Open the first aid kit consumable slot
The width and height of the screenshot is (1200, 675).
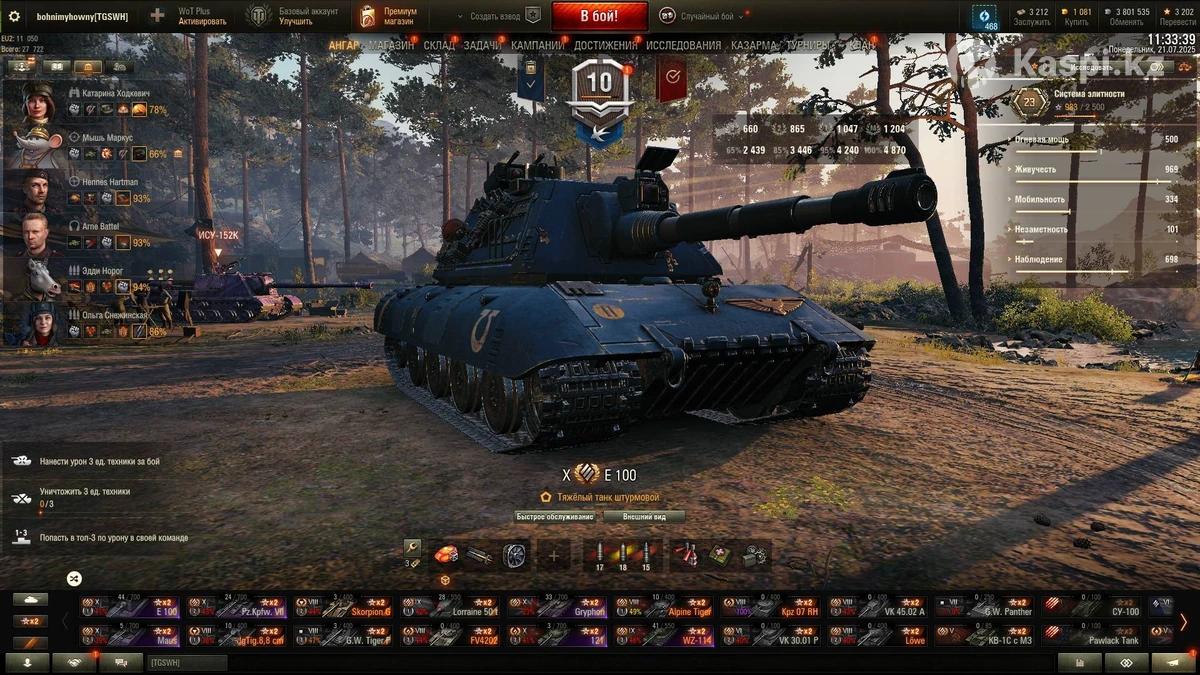pos(718,555)
